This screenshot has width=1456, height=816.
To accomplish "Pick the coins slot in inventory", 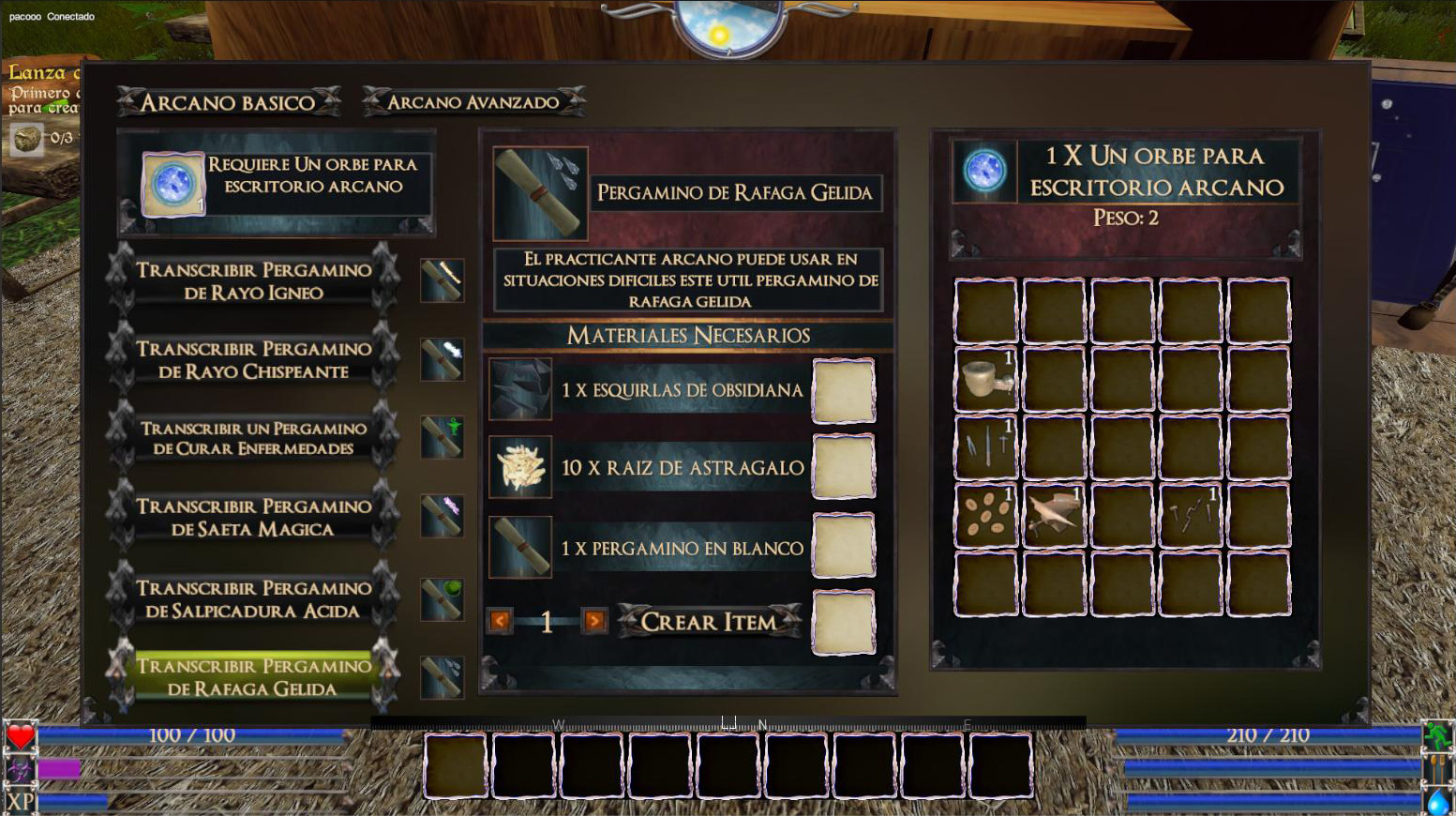I will coord(985,515).
